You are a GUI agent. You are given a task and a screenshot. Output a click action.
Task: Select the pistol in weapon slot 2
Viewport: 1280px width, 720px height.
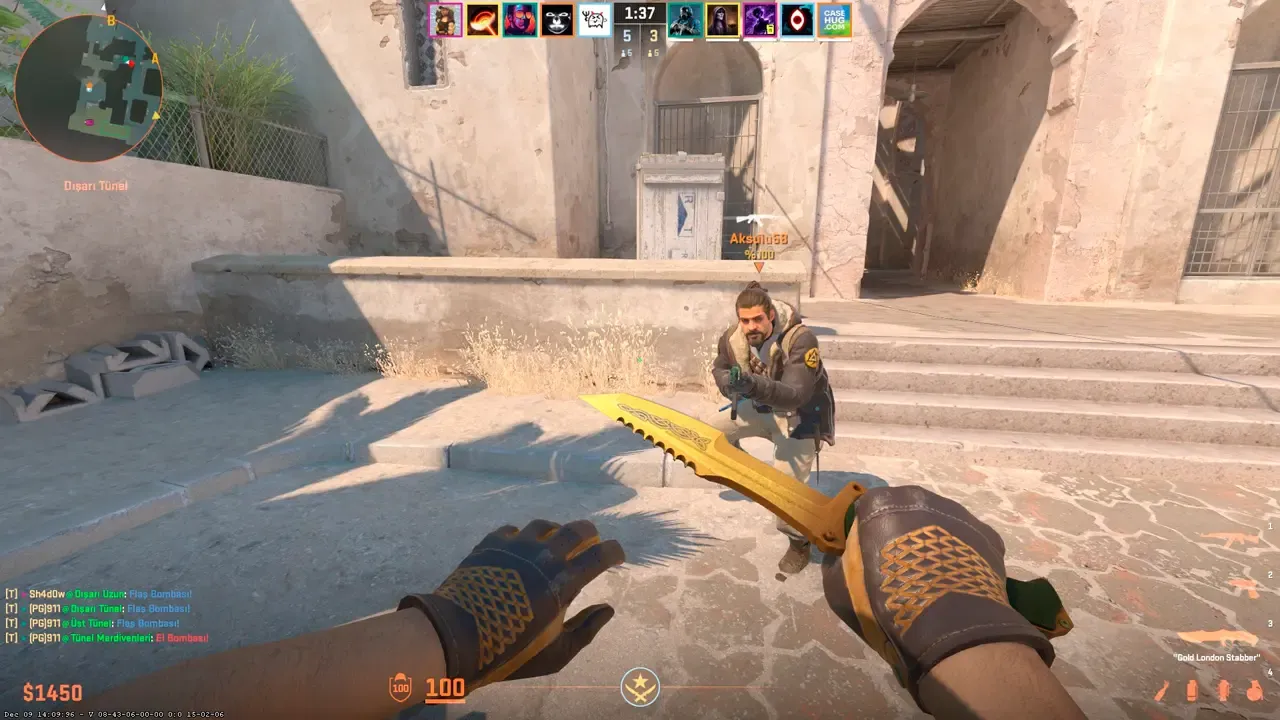point(1244,586)
